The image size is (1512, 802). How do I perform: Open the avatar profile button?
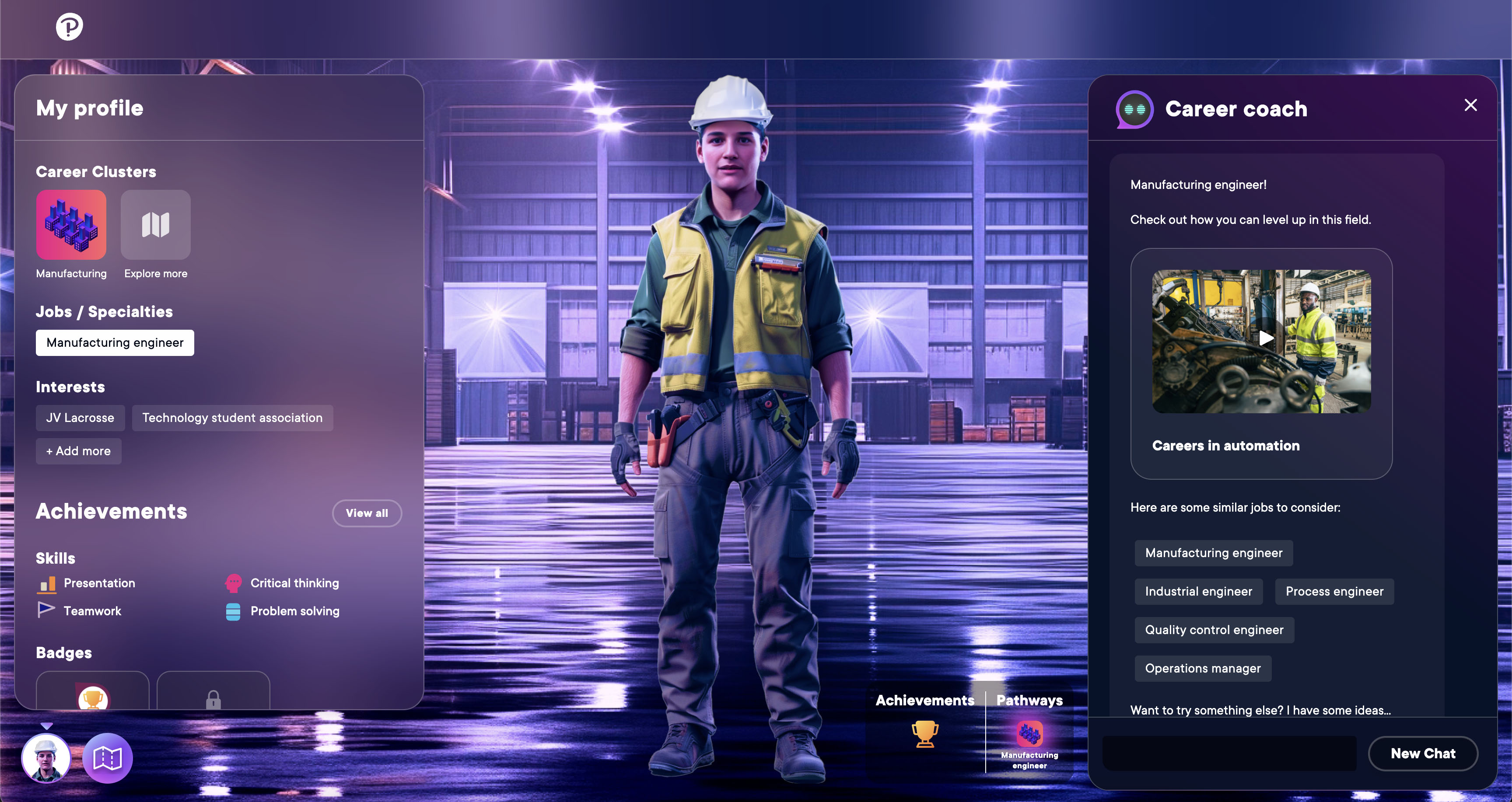(46, 758)
